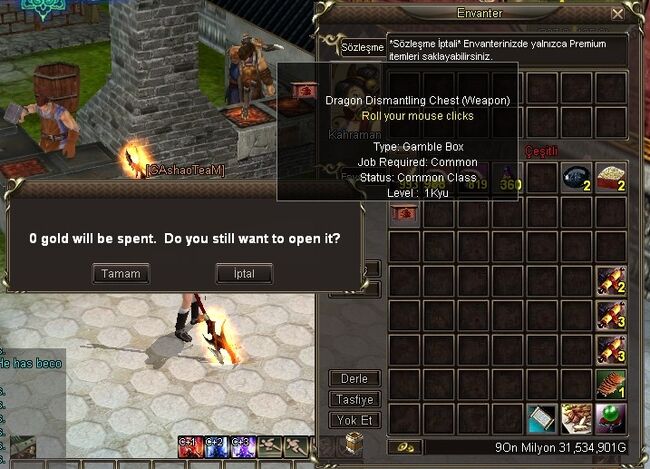Image resolution: width=650 pixels, height=469 pixels.
Task: Click the lantern icon below Yok Et
Action: coord(354,444)
